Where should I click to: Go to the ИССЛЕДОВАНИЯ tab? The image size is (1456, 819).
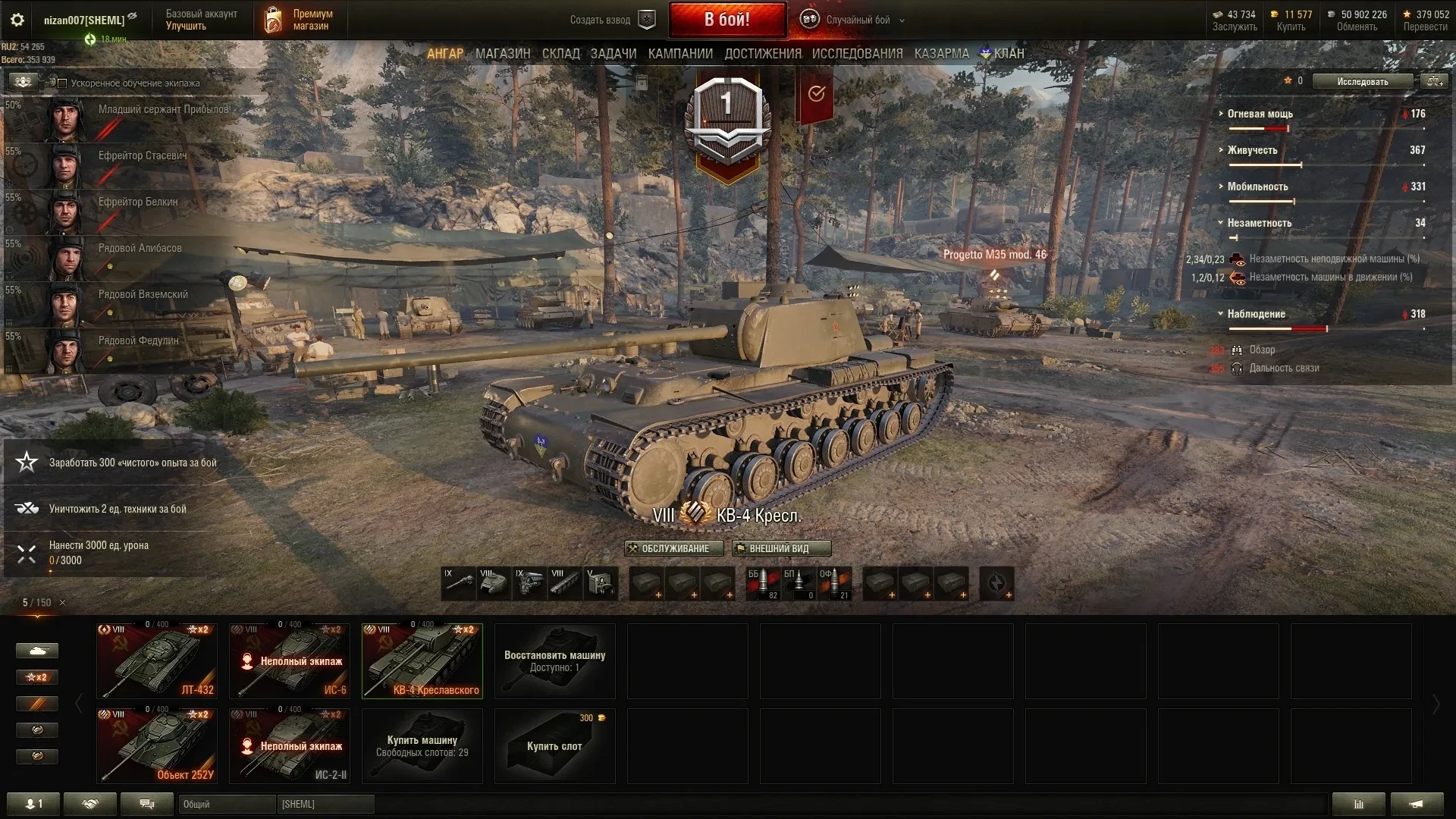click(857, 54)
